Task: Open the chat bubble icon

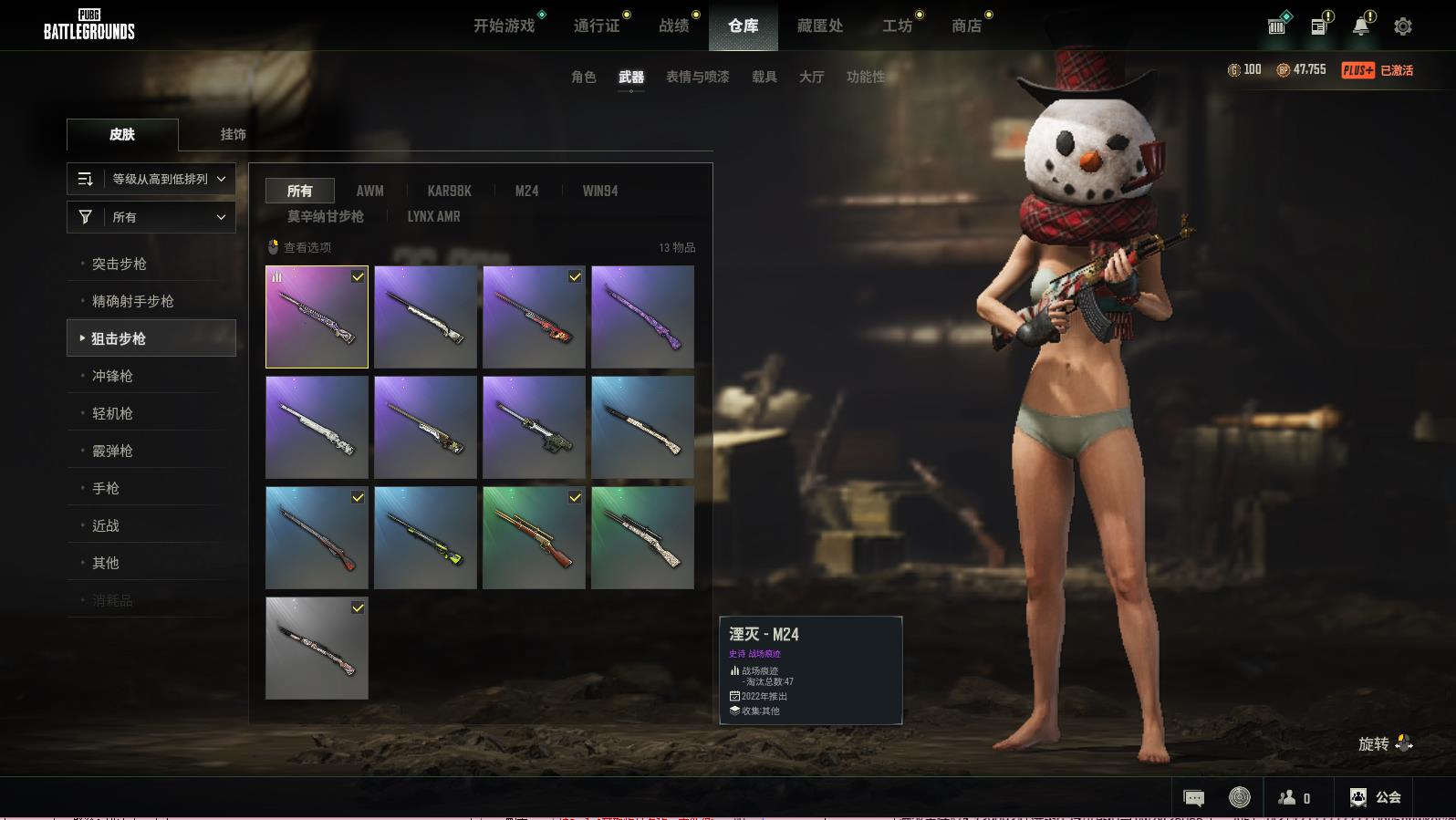Action: click(1193, 798)
